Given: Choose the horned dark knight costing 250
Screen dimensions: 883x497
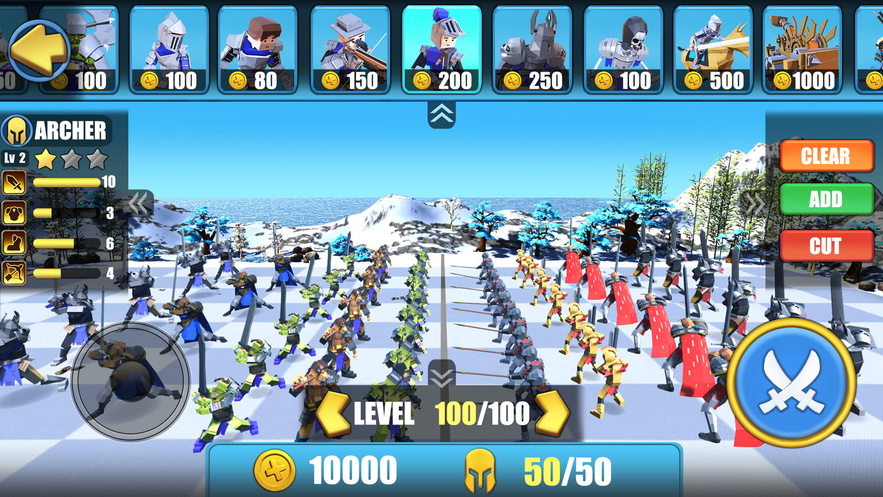Looking at the screenshot, I should tap(532, 49).
